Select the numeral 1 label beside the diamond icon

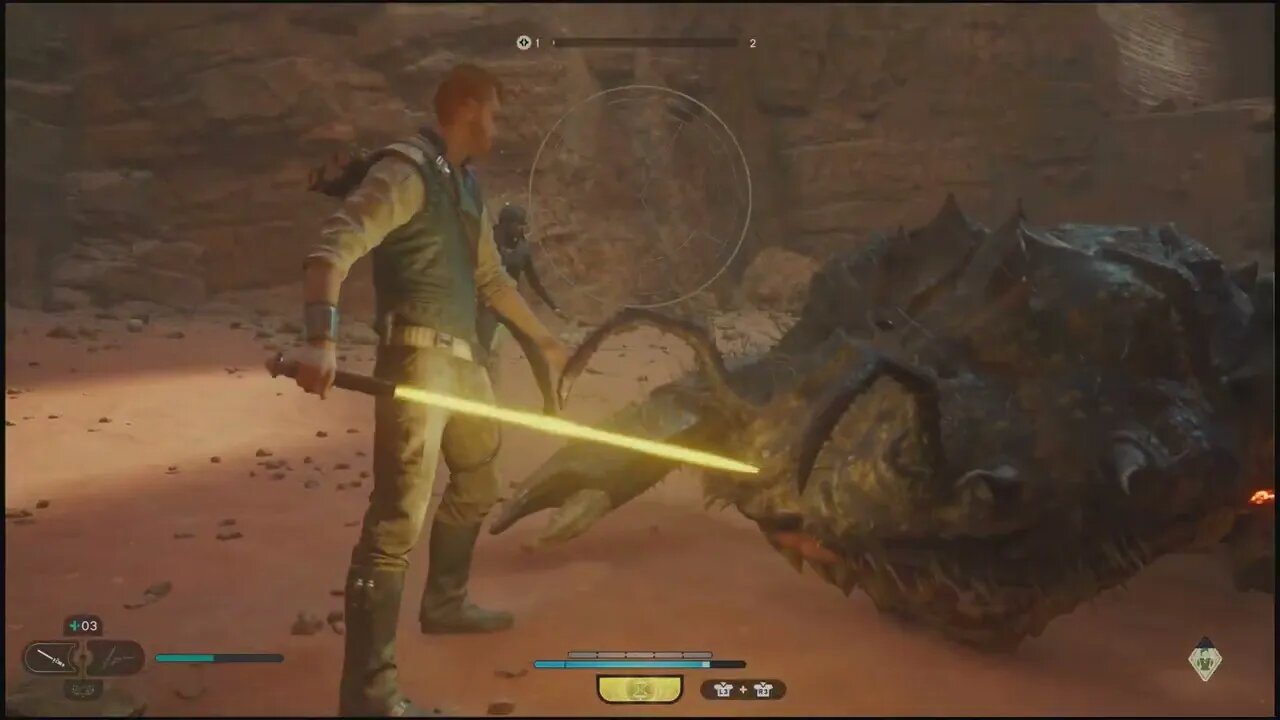pyautogui.click(x=537, y=43)
